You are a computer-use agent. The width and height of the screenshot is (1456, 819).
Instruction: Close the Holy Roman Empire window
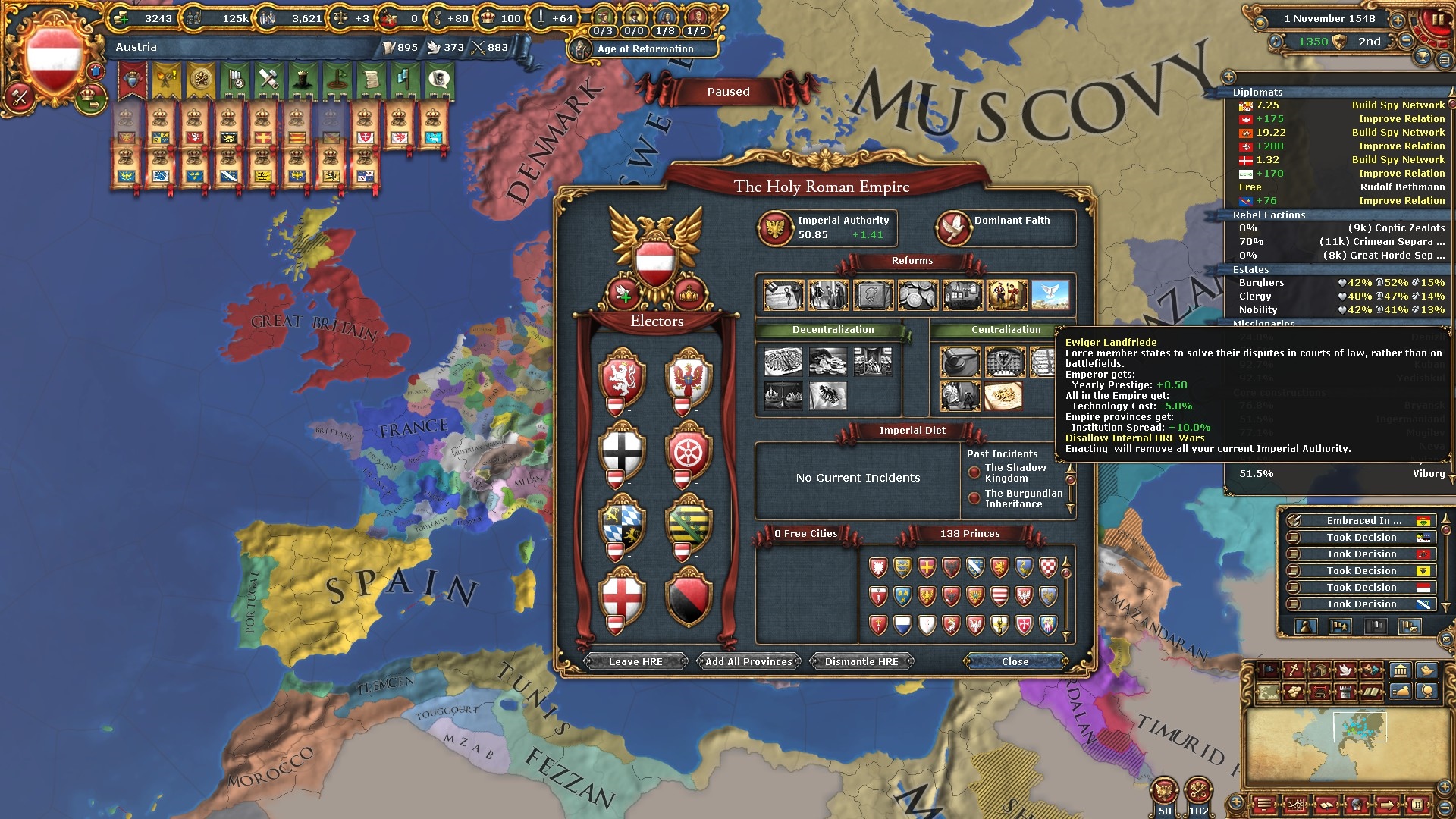pos(1015,662)
